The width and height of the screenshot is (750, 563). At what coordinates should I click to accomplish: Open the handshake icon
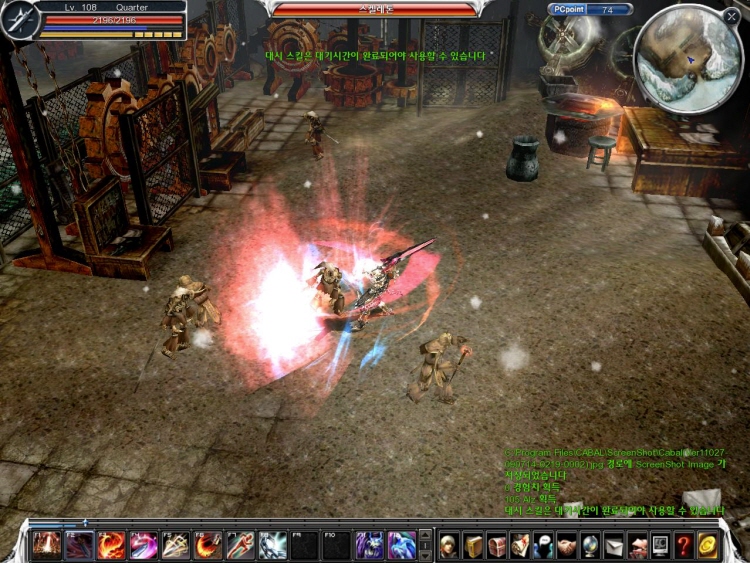pyautogui.click(x=567, y=545)
